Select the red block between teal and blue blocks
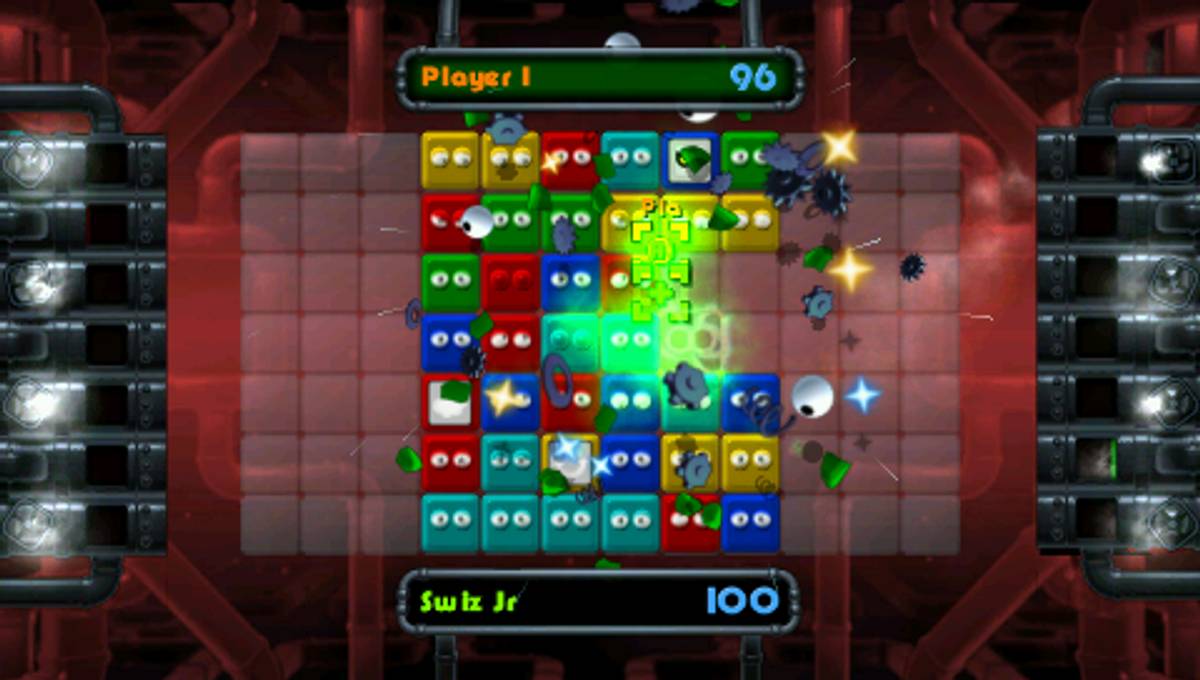1200x680 pixels. 689,522
